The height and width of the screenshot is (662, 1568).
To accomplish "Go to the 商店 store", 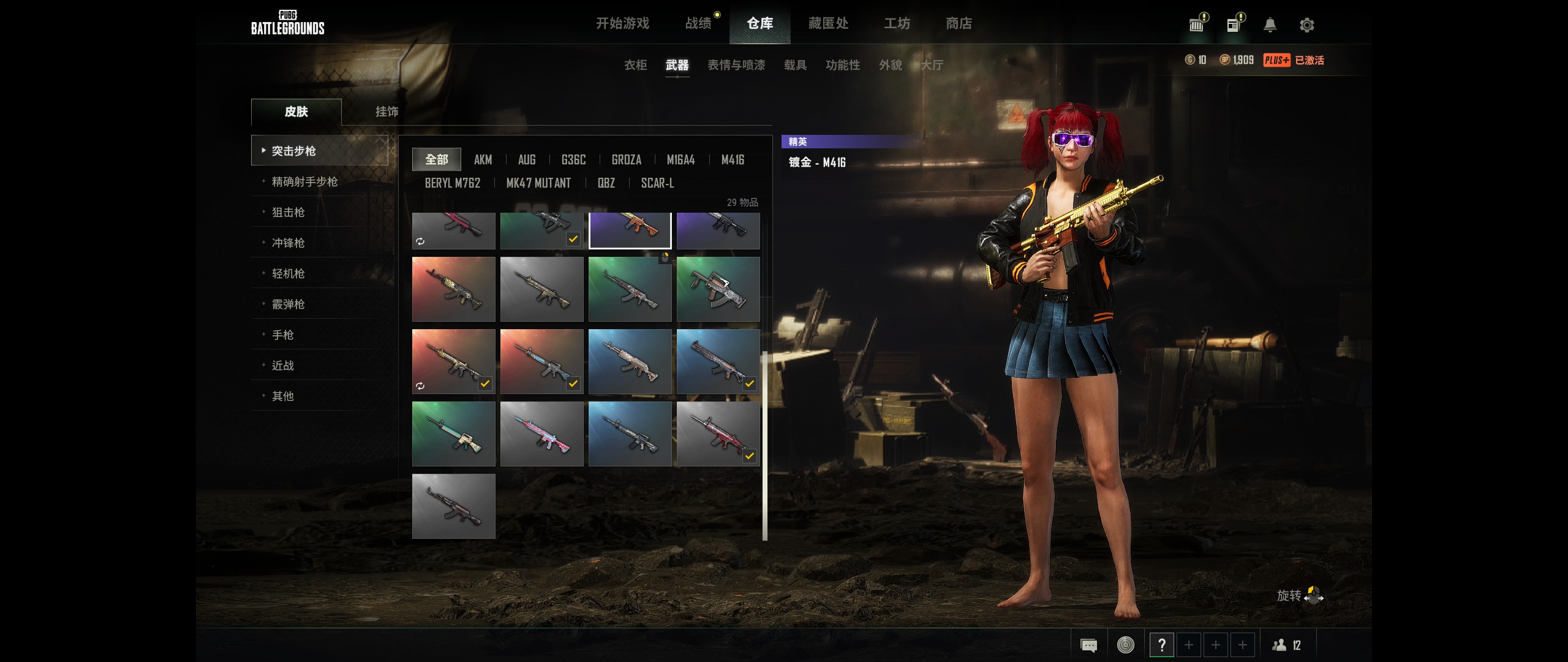I will tap(959, 23).
